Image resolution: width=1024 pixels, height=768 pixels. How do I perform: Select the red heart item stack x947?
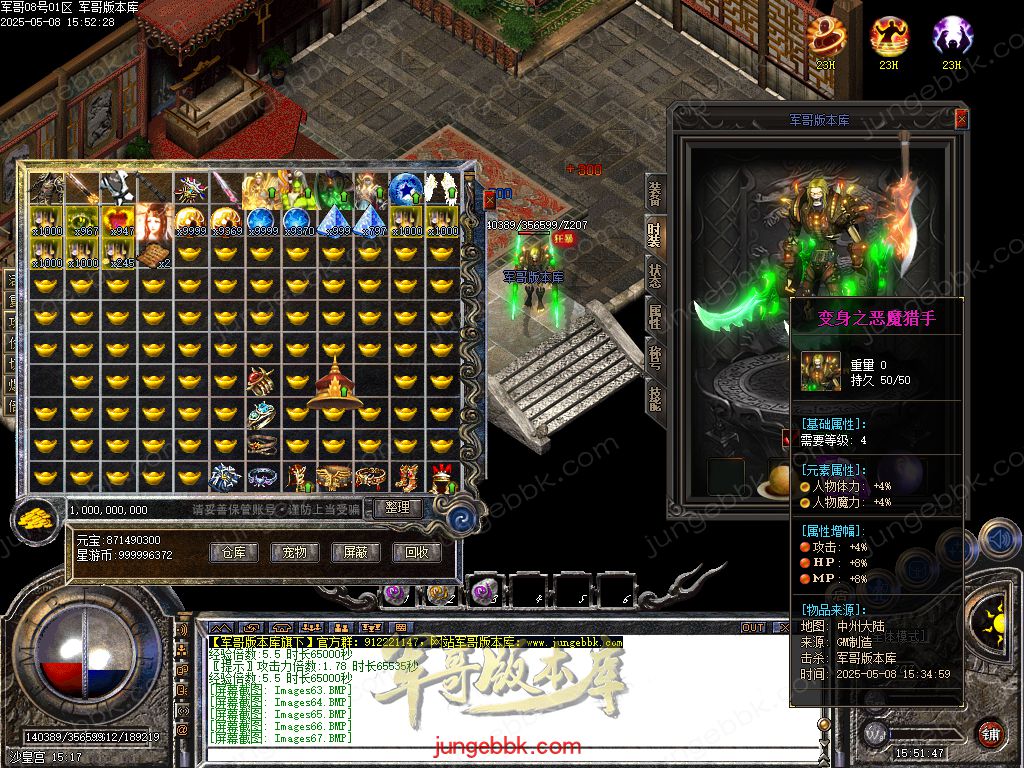tap(119, 221)
